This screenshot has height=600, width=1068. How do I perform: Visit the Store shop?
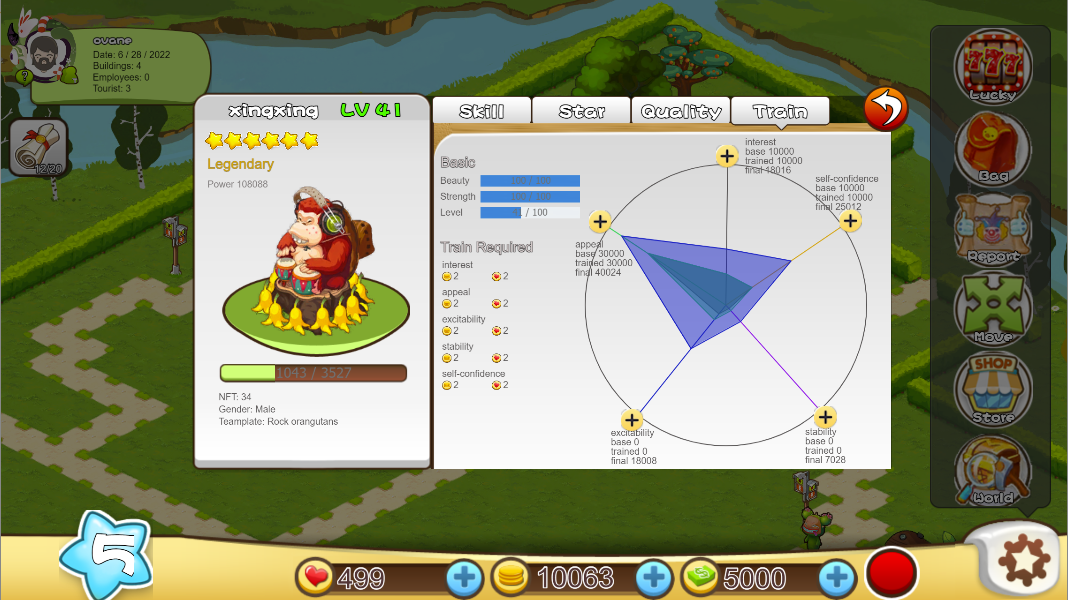point(992,388)
